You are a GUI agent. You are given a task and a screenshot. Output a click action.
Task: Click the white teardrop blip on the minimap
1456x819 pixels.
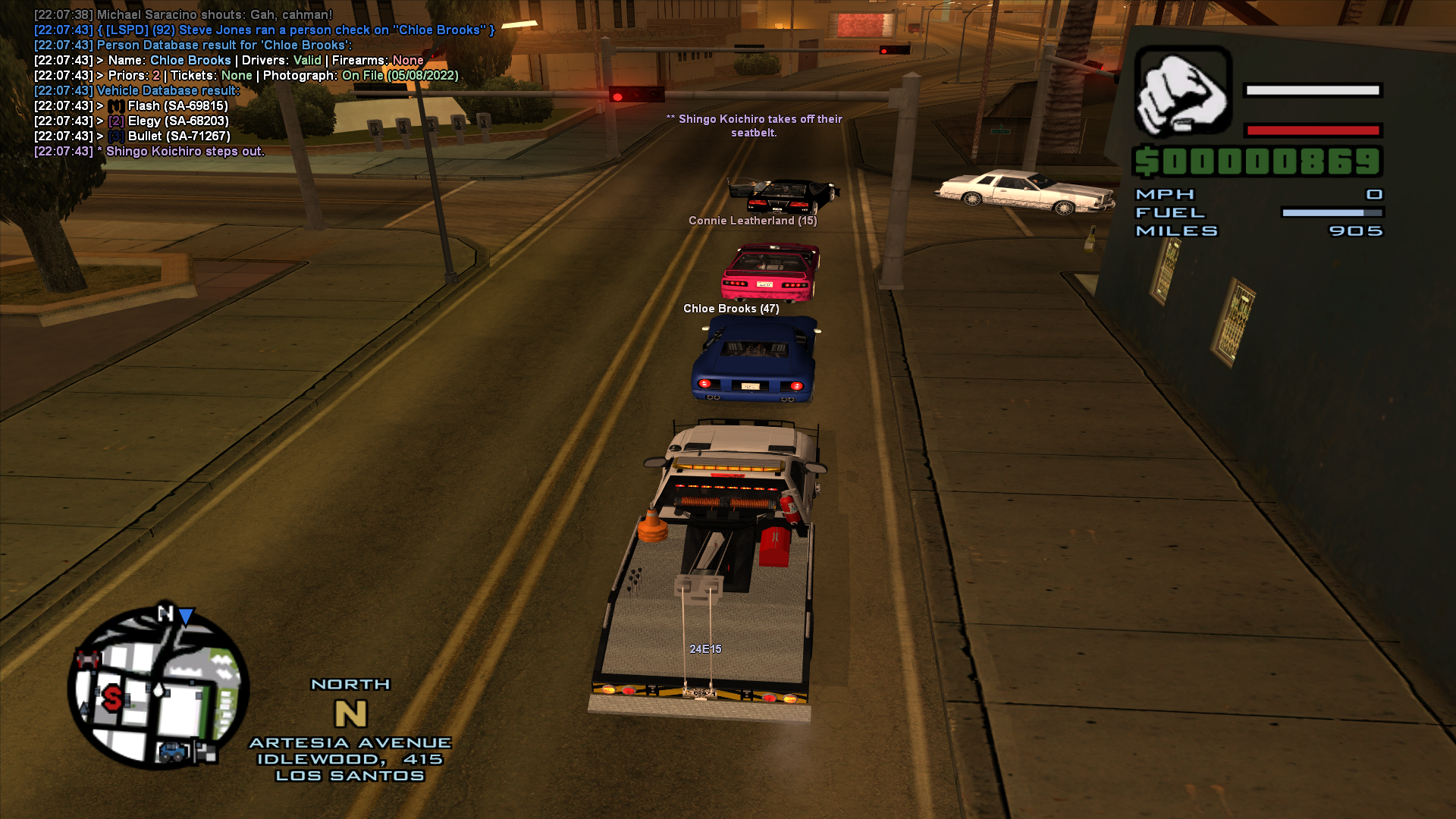(x=159, y=689)
